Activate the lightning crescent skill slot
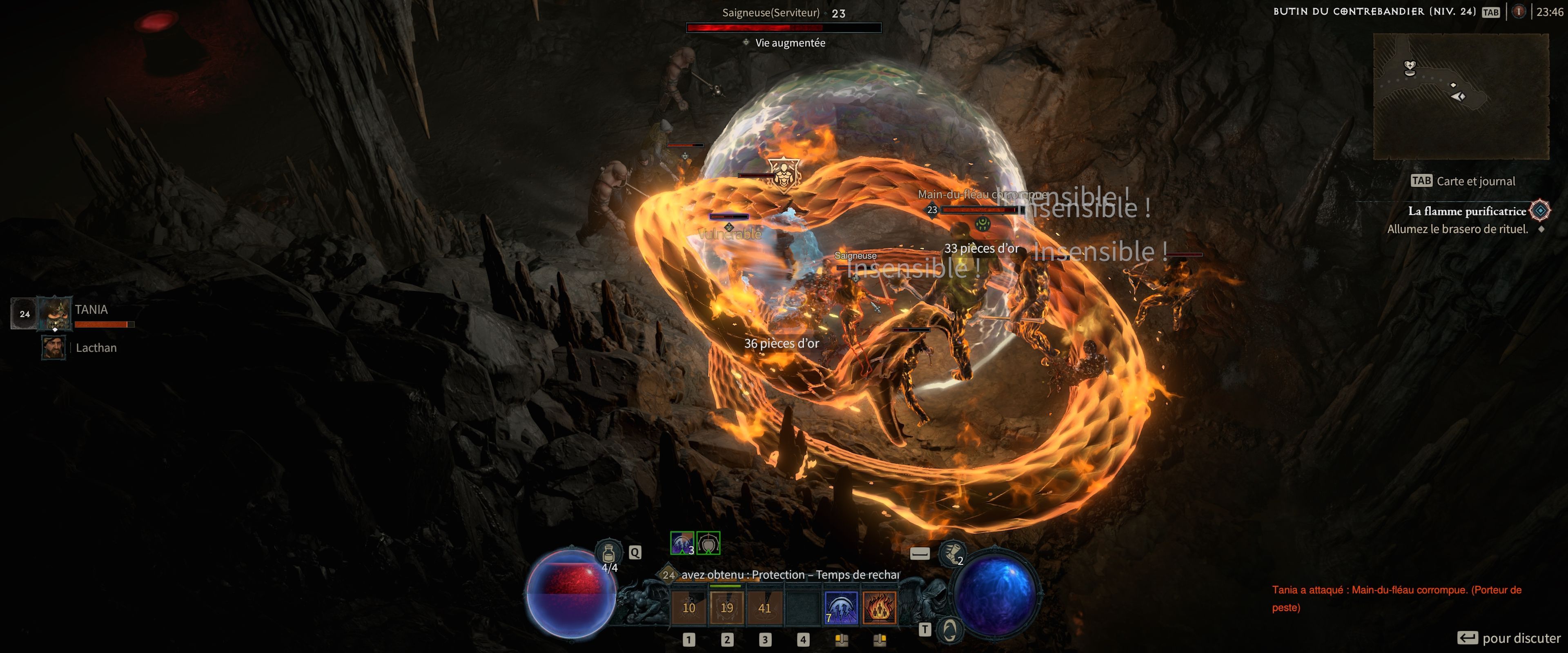Screen dimensions: 1568x653 841,607
